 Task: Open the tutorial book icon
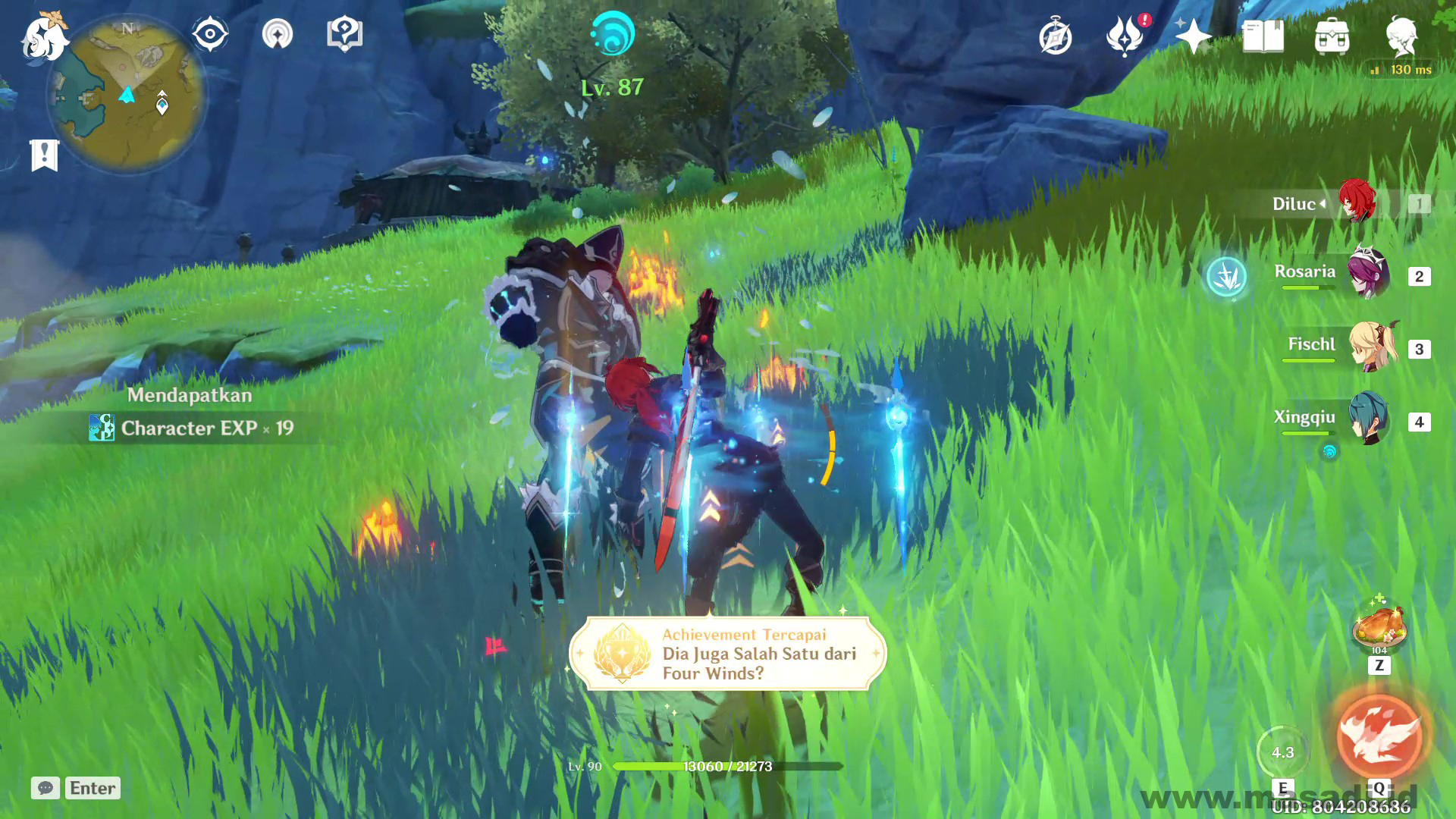(x=344, y=33)
